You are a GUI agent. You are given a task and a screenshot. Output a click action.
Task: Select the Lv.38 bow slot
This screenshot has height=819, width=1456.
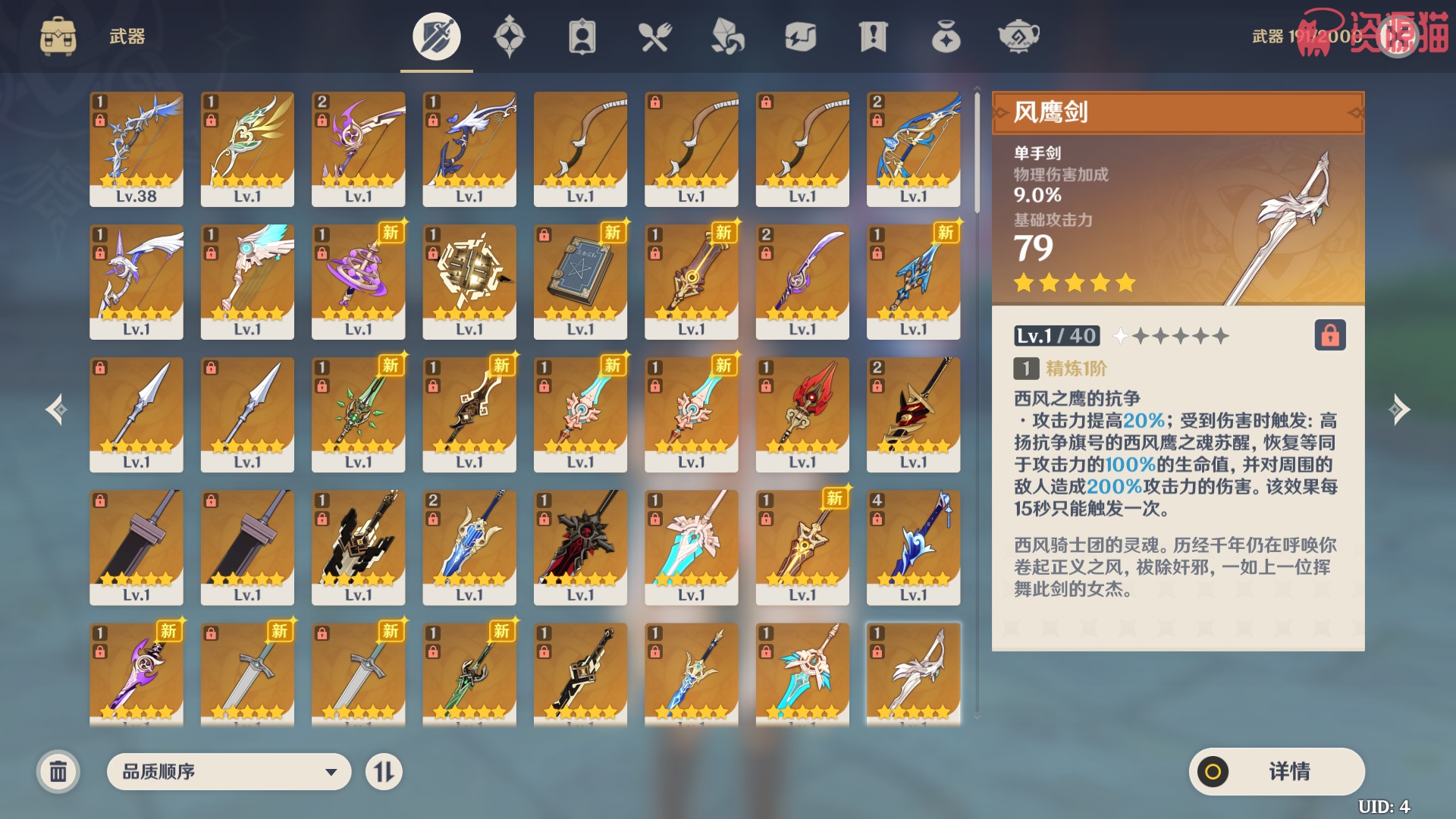136,149
